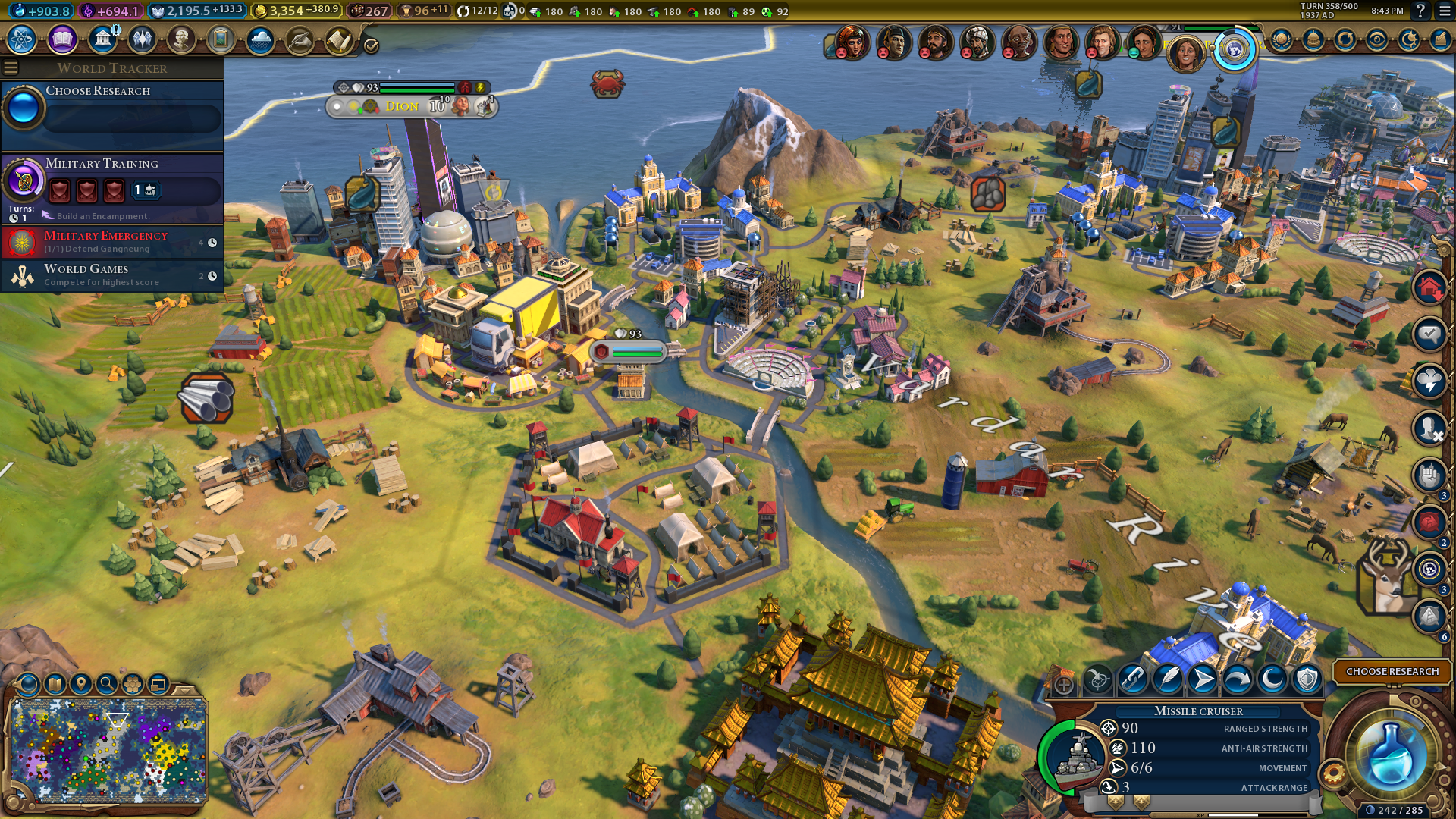
Task: Toggle the minimap hex grid option
Action: pyautogui.click(x=133, y=684)
